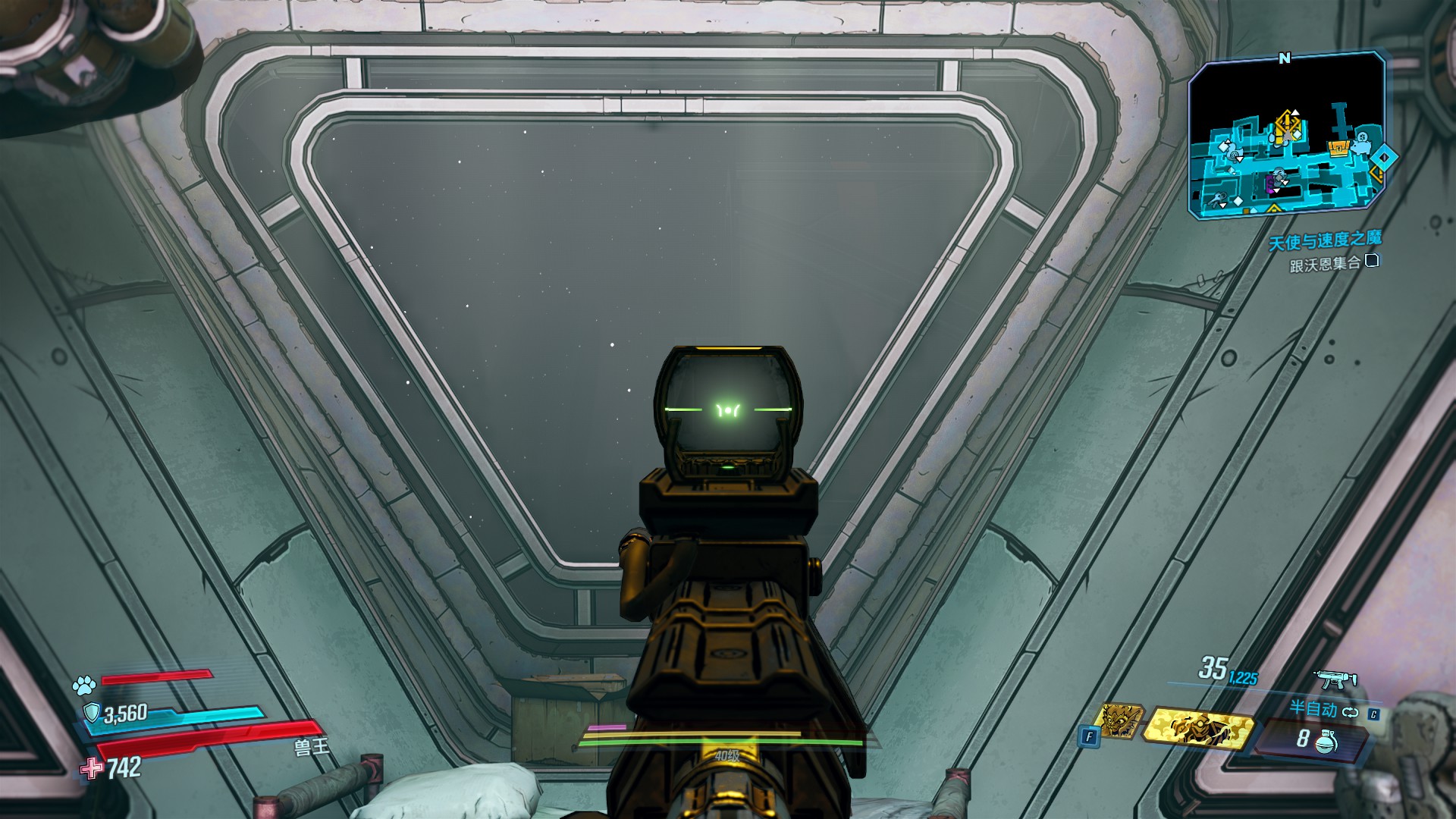The image size is (1456, 819).
Task: Click the shield icon beside 3,560
Action: pos(92,713)
